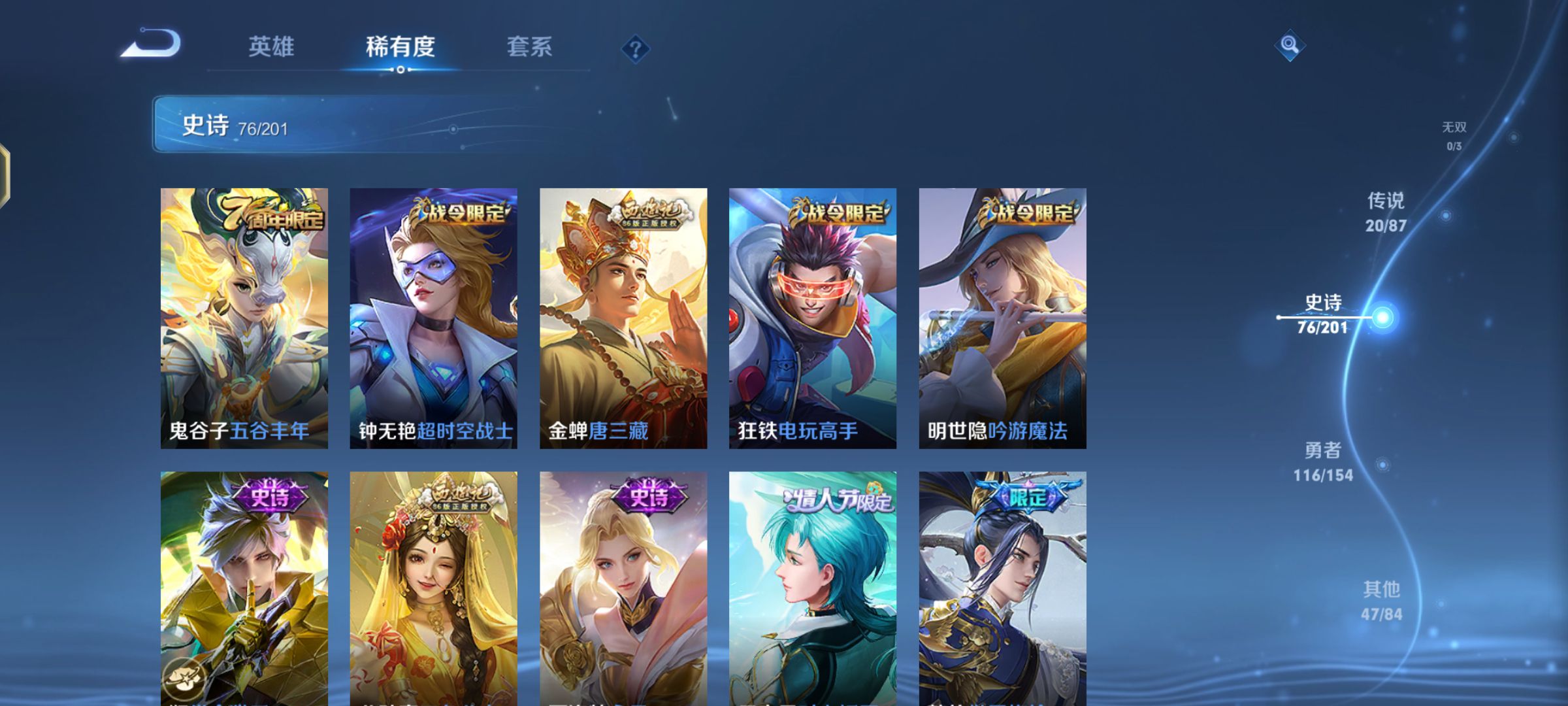
Task: Jump to the 传说 rarity section
Action: click(x=1386, y=212)
